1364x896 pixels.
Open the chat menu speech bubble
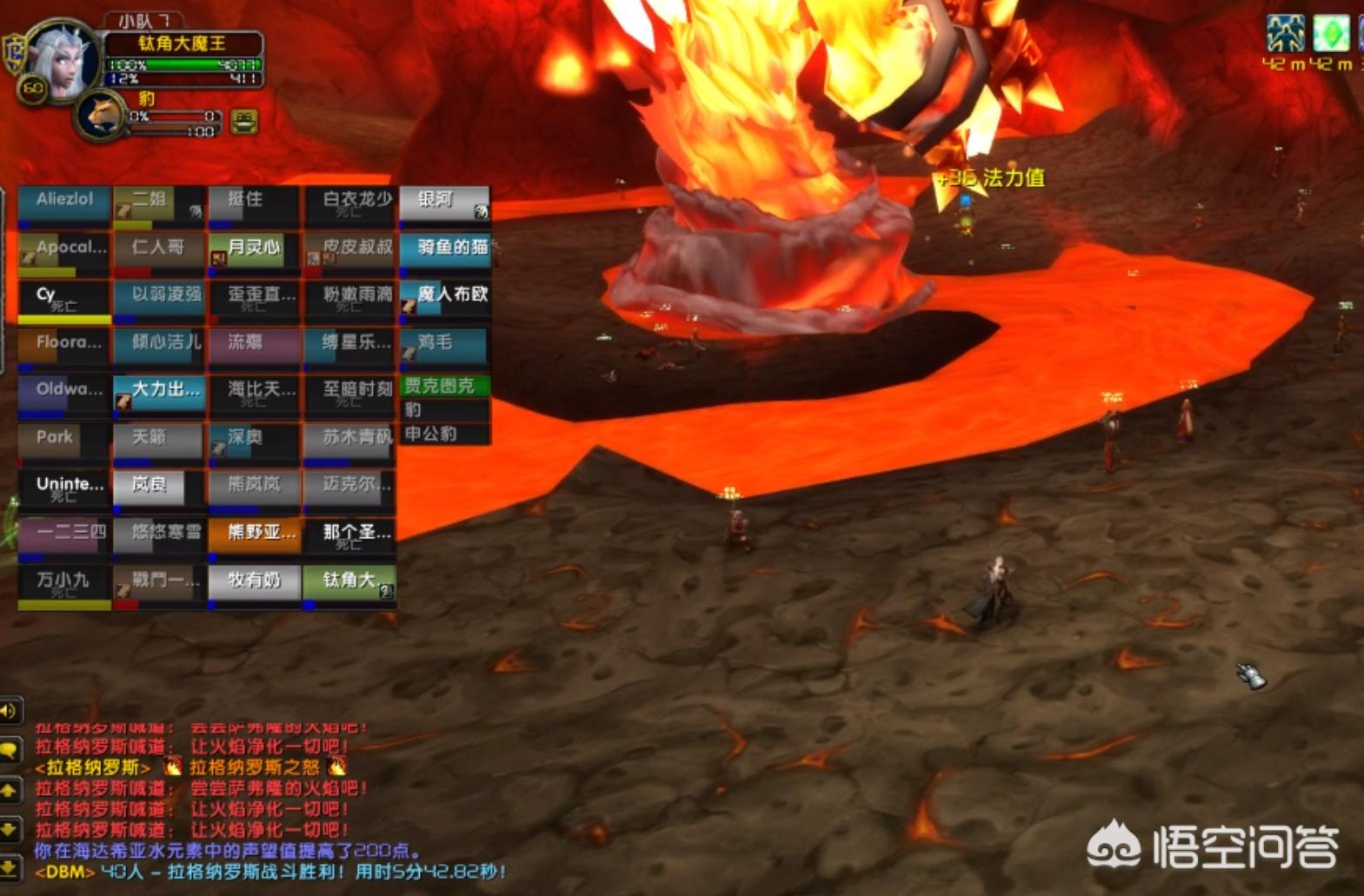[x=10, y=749]
